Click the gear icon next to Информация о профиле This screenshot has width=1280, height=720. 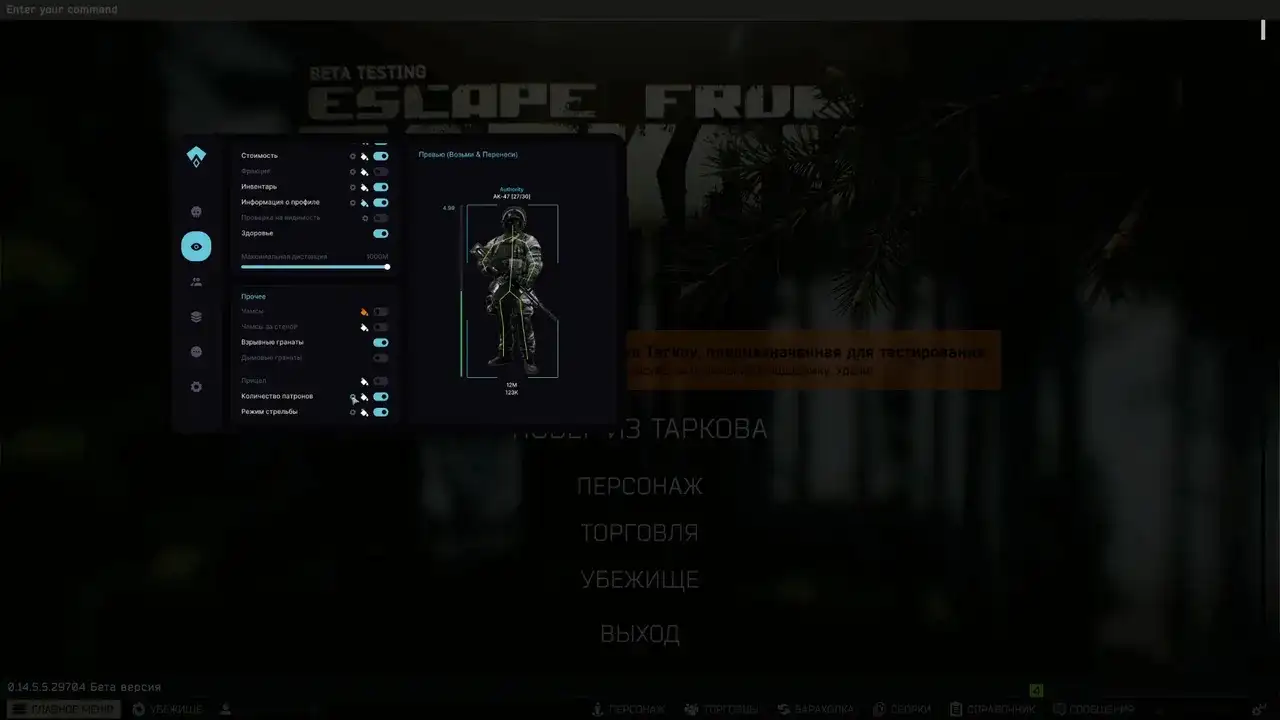point(351,202)
